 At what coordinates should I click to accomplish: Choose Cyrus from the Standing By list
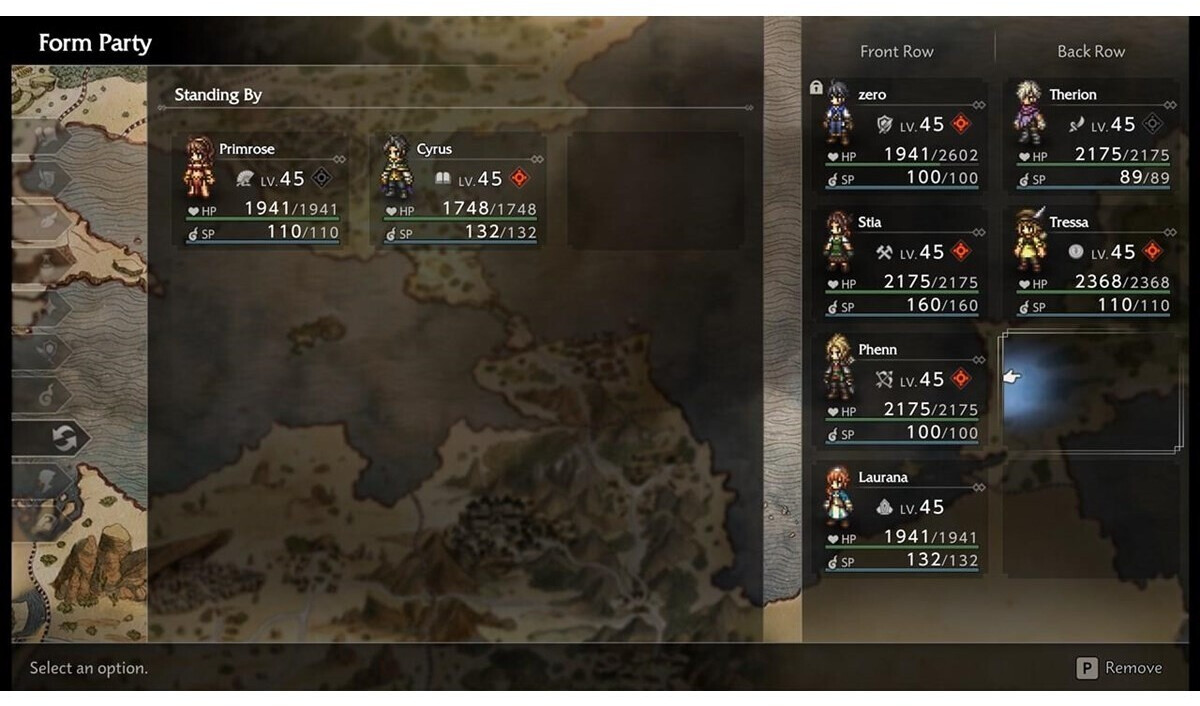[459, 191]
